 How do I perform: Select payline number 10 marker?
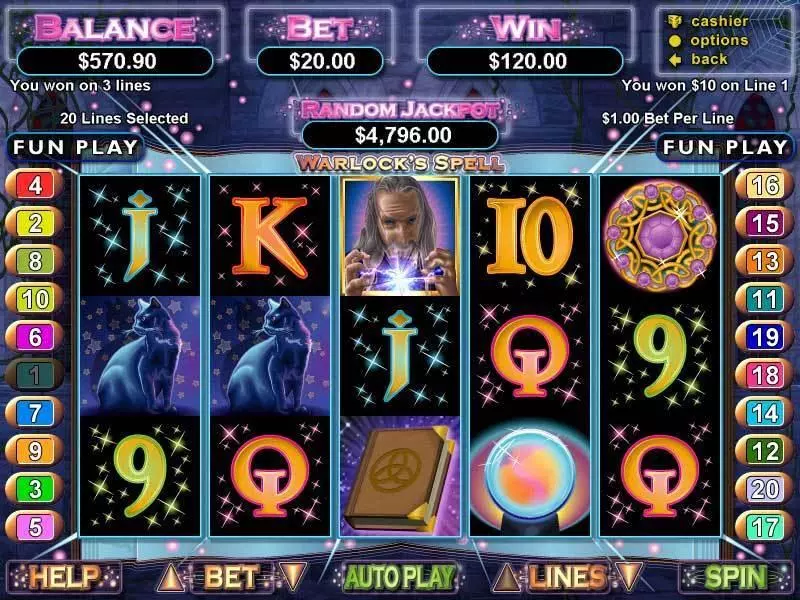tap(34, 299)
